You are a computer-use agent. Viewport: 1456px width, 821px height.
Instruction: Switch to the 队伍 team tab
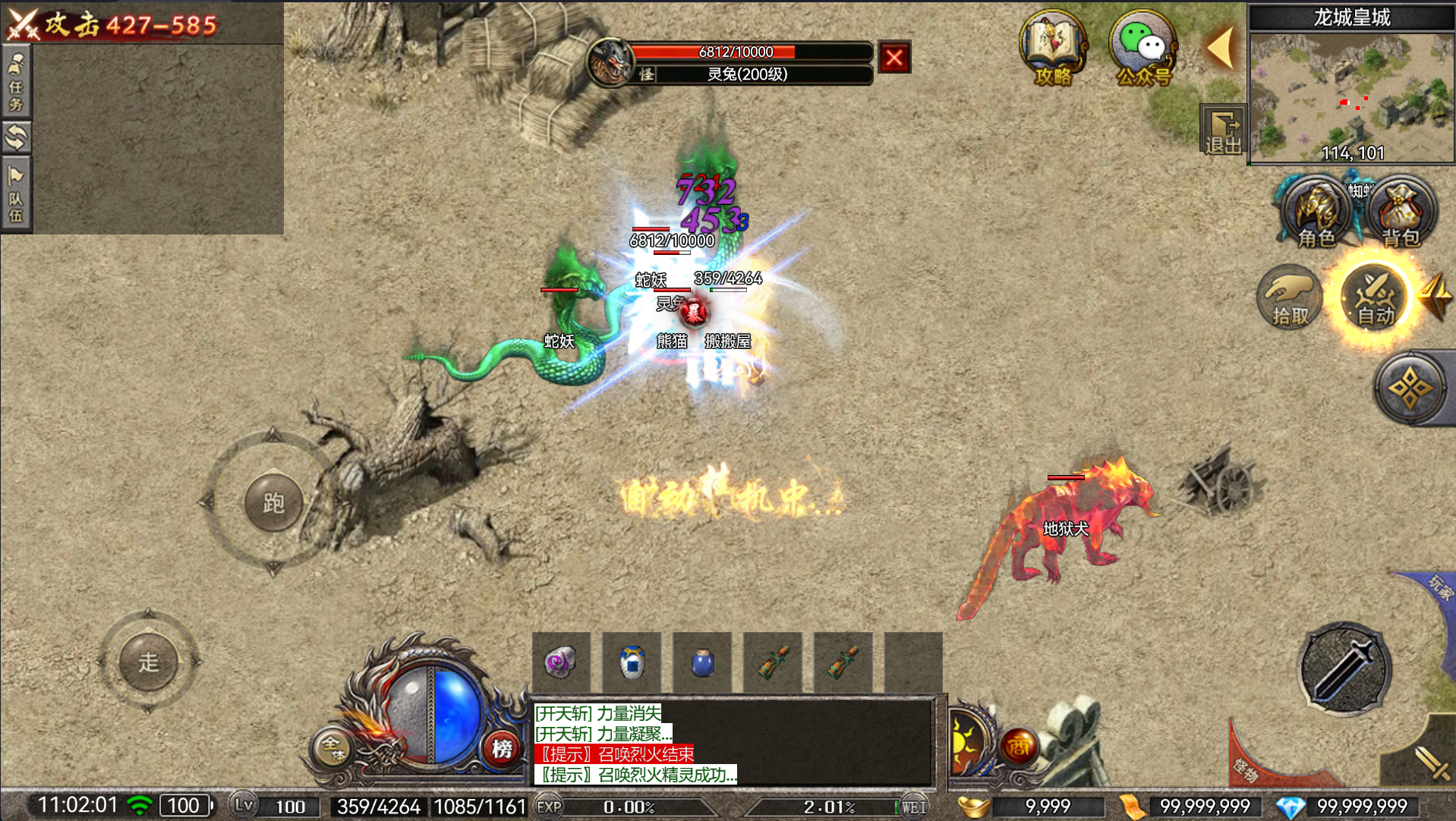coord(16,194)
